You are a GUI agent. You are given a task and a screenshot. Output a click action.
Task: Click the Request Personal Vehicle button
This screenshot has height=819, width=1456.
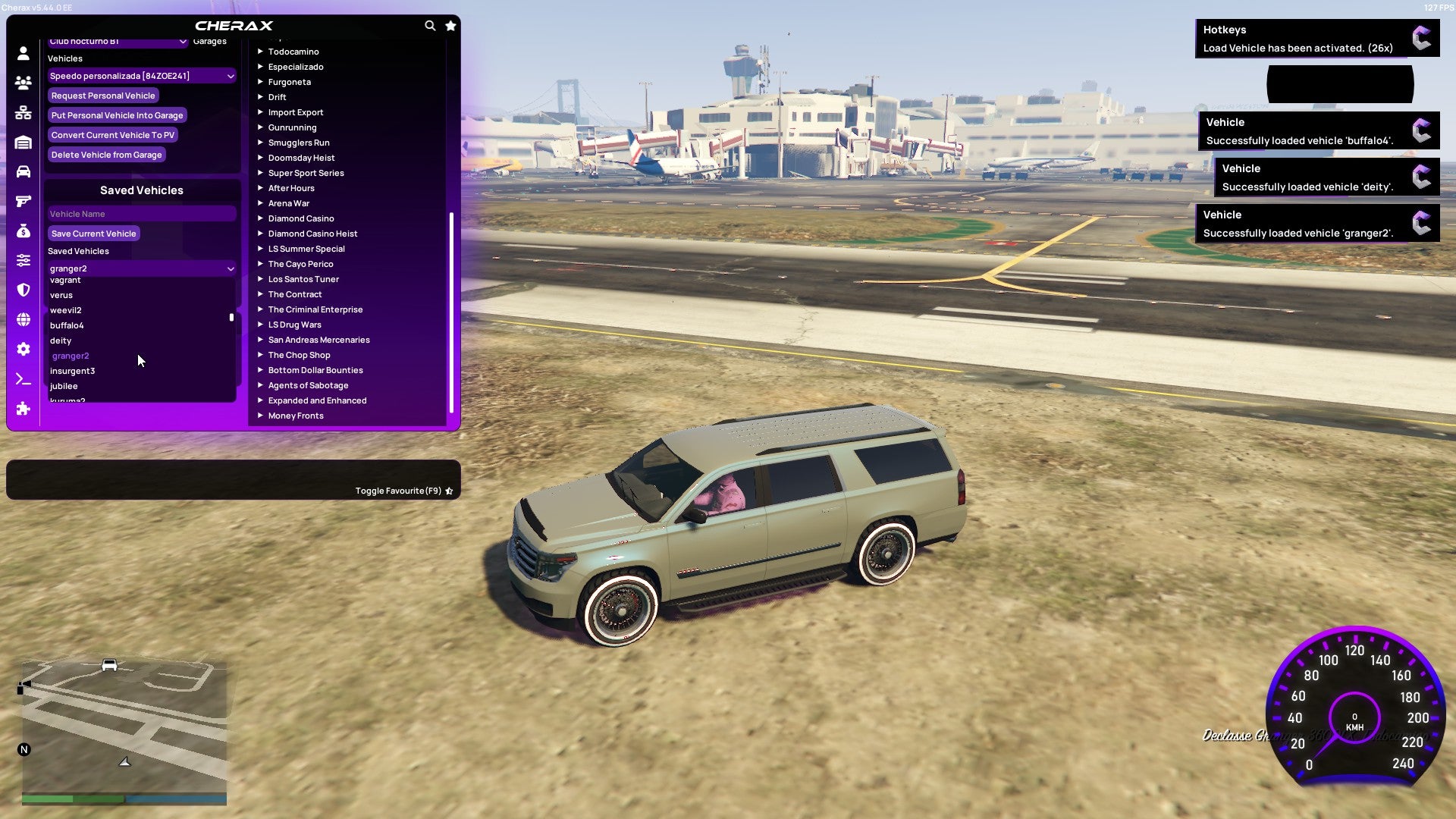tap(103, 95)
